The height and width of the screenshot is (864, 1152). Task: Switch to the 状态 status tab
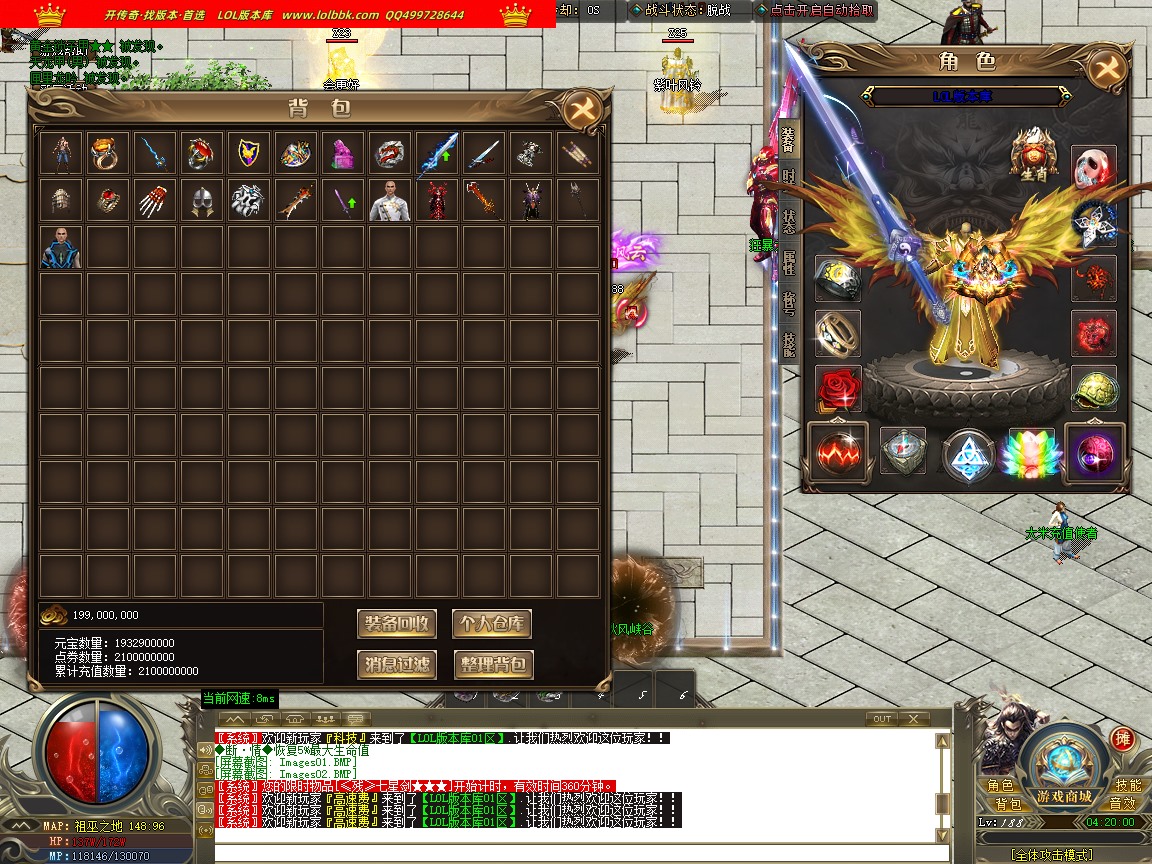(x=789, y=219)
